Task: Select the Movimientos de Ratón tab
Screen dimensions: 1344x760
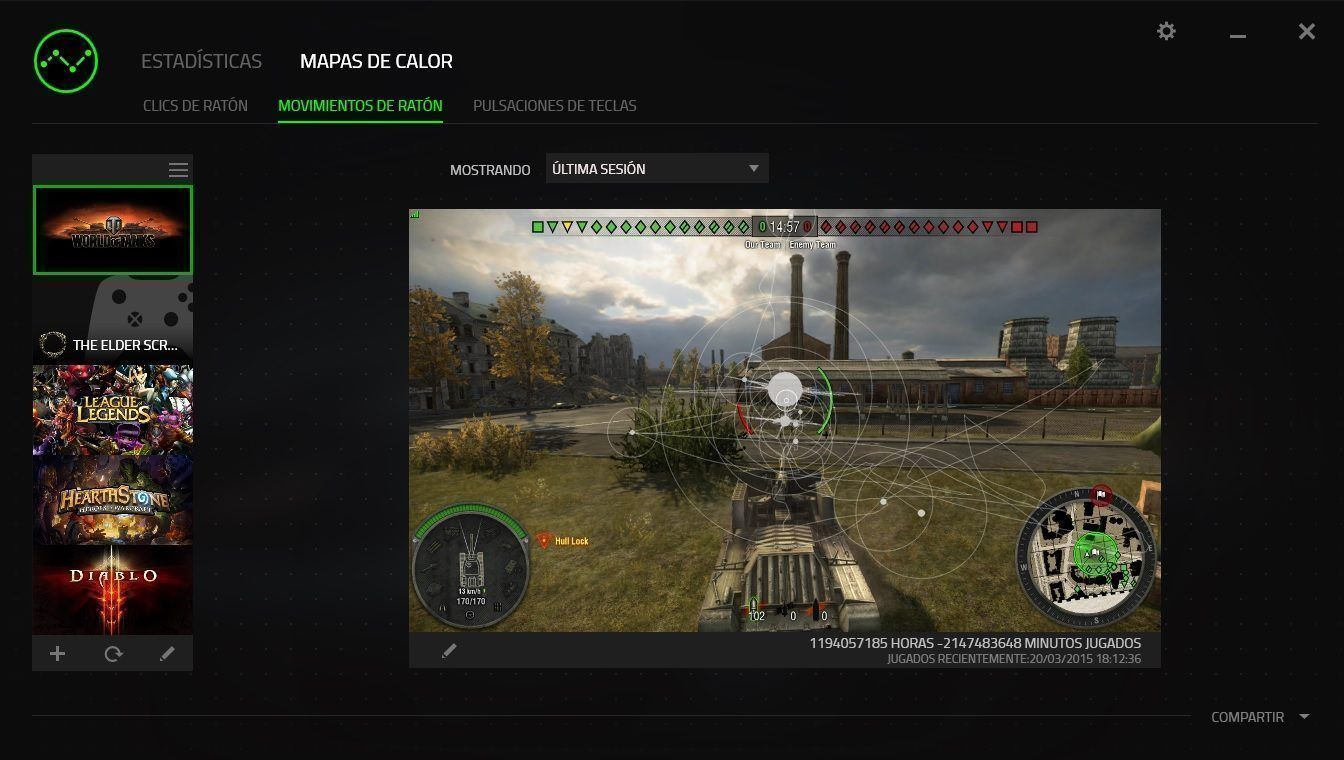Action: coord(360,105)
